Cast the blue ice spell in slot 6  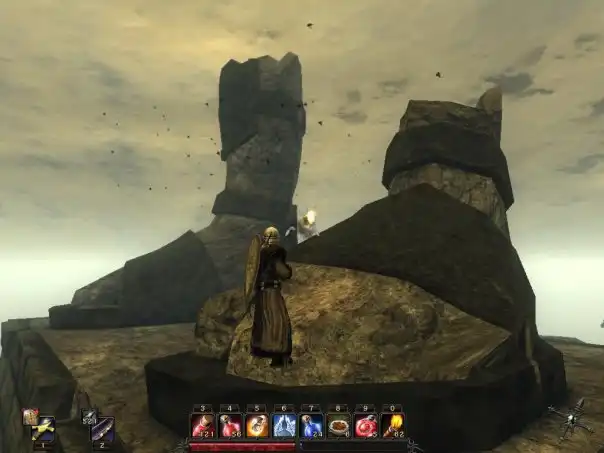pos(284,426)
